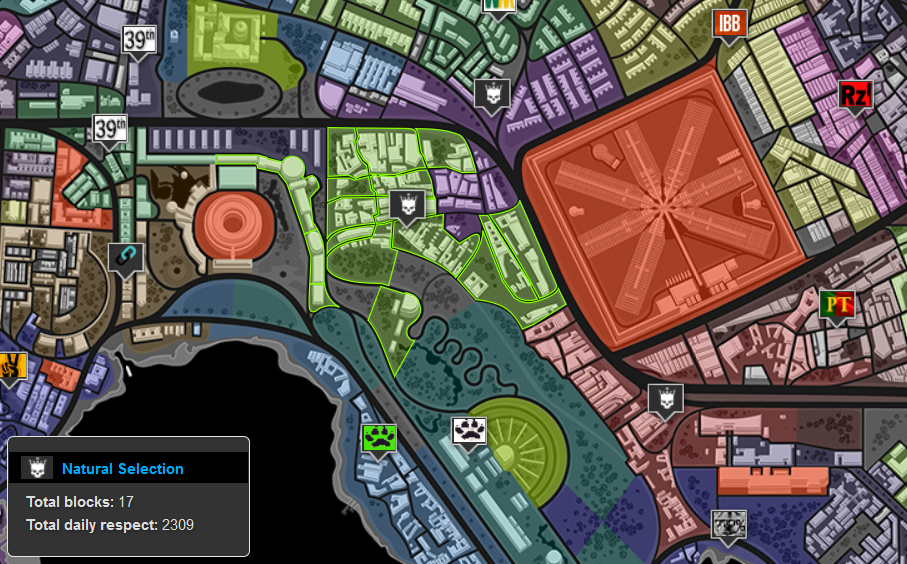
Task: Click the orange IBB faction marker
Action: point(730,24)
